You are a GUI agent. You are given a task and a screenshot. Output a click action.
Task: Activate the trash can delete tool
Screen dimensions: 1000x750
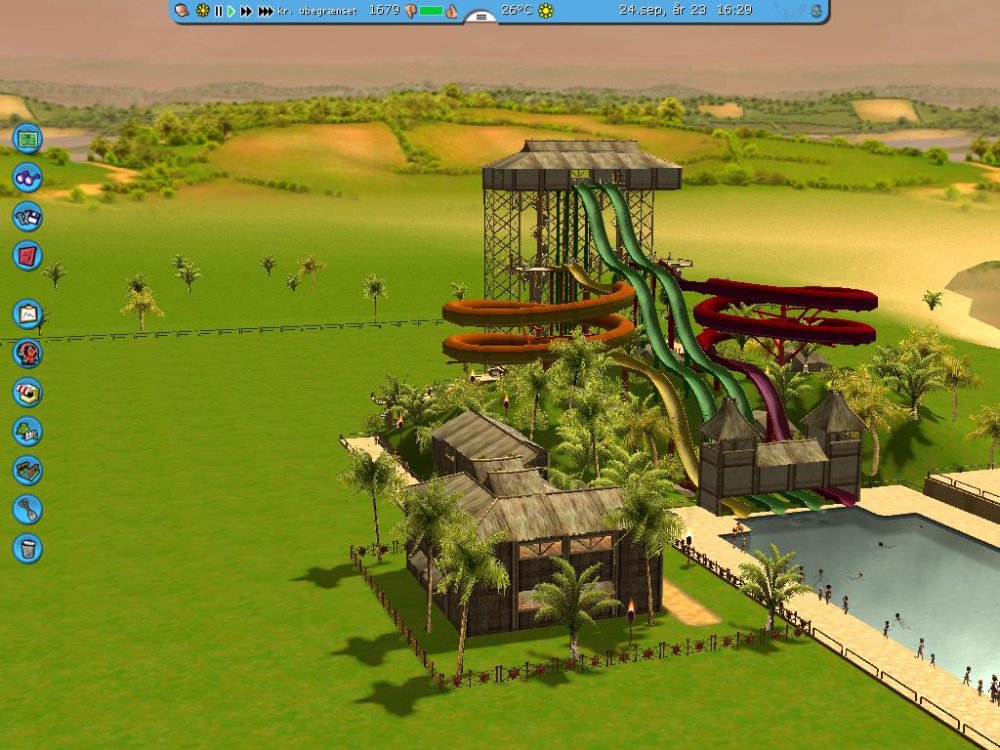point(27,548)
